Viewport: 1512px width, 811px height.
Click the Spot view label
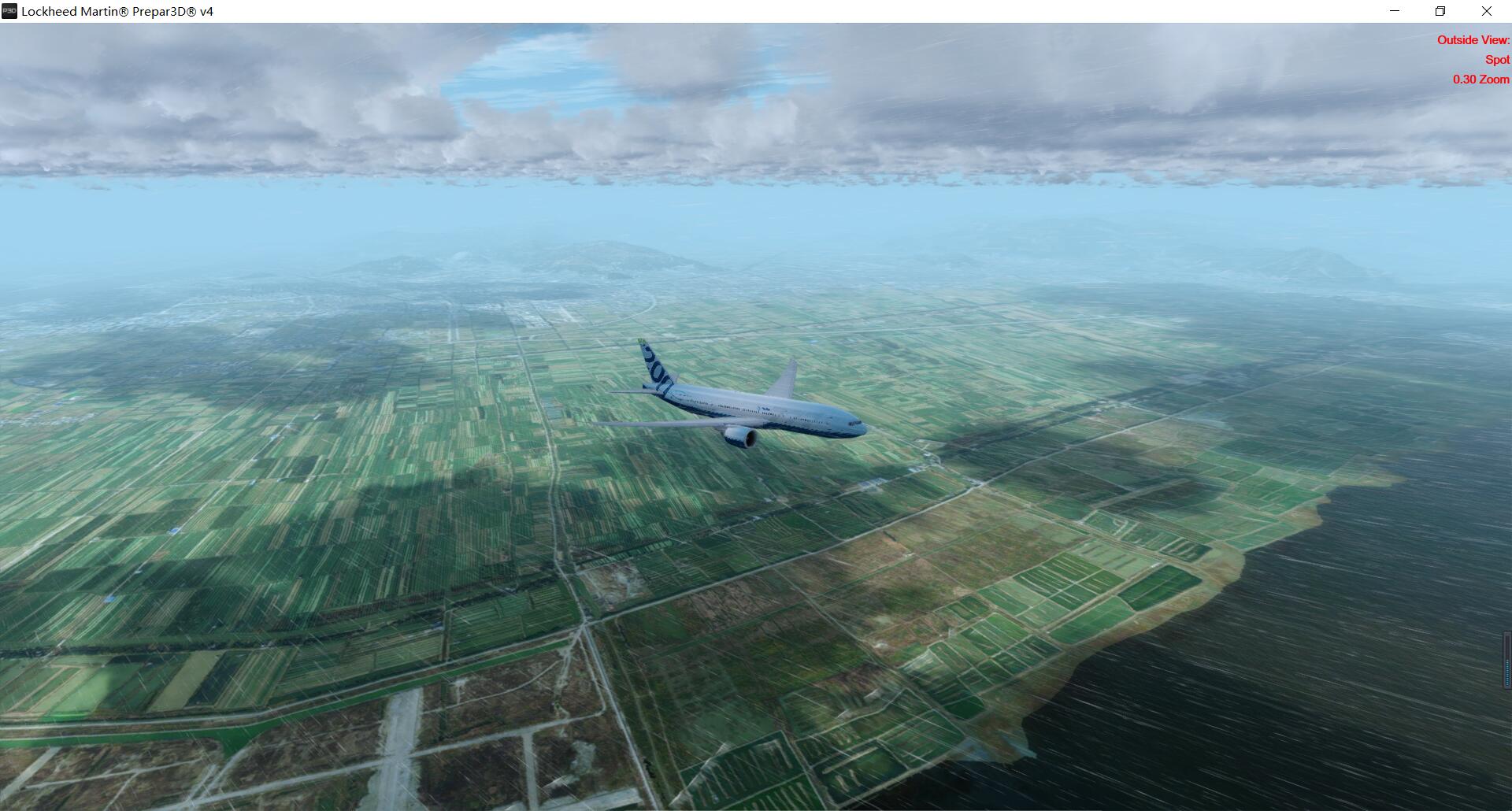(1495, 59)
